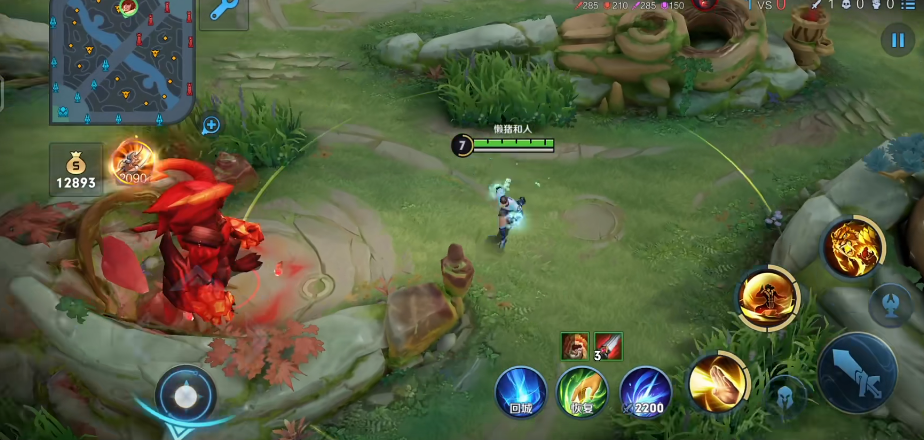Open the scoreboard list icon

pos(907,5)
